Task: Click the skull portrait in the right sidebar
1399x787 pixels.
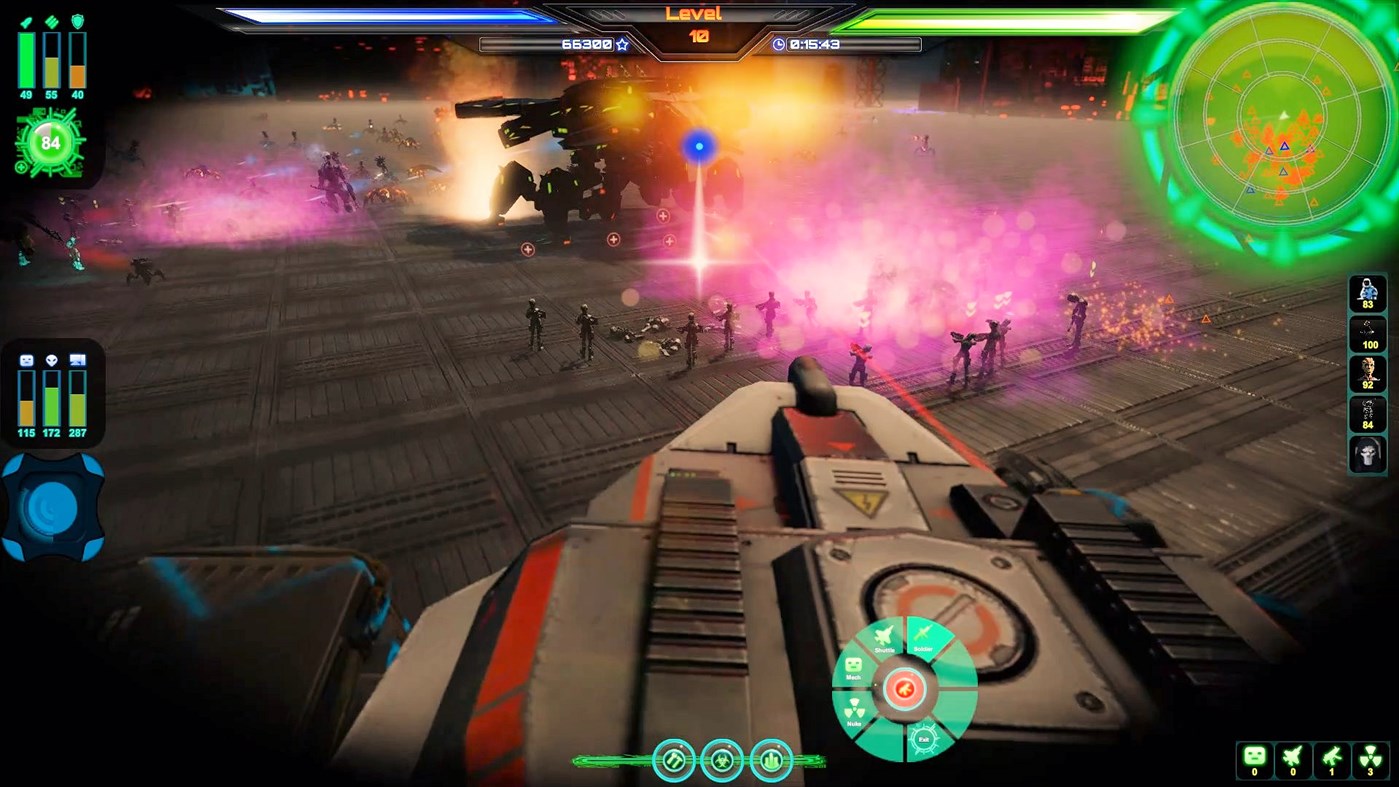Action: [x=1366, y=455]
